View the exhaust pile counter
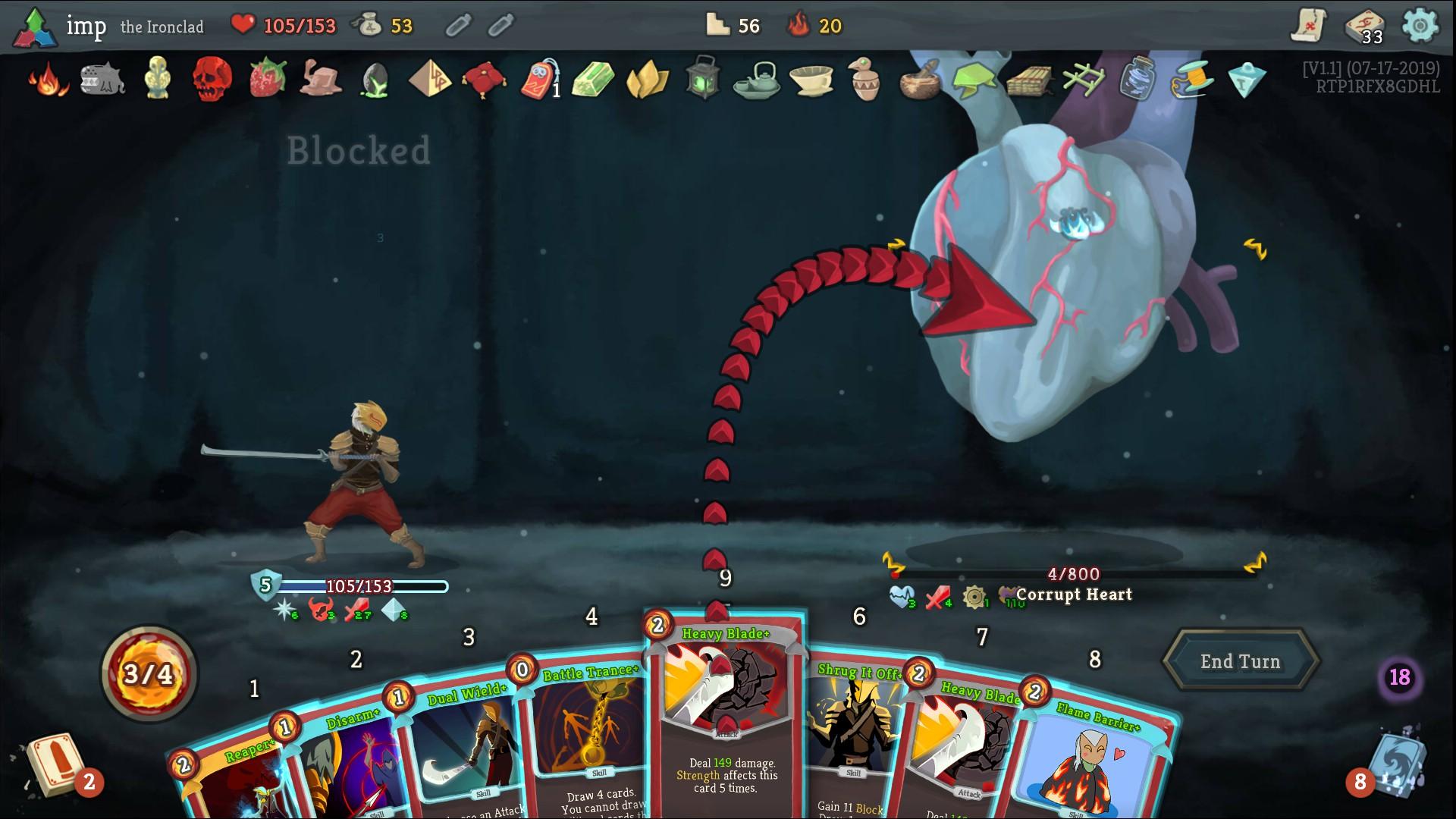Viewport: 1456px width, 819px height. click(1399, 677)
